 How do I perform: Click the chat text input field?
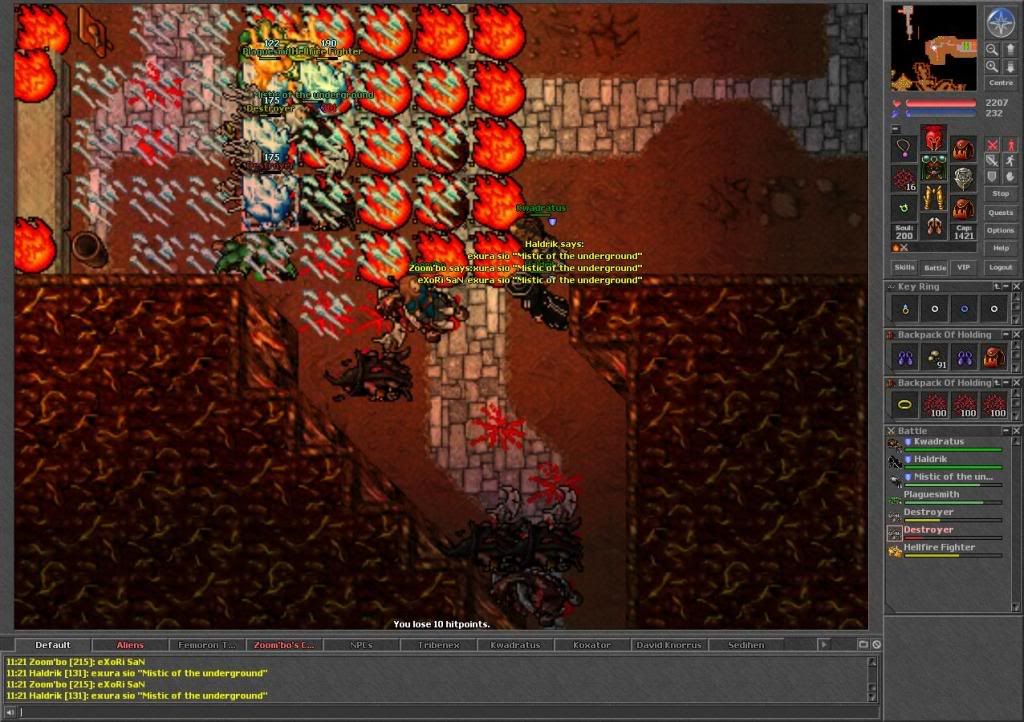tap(440, 712)
